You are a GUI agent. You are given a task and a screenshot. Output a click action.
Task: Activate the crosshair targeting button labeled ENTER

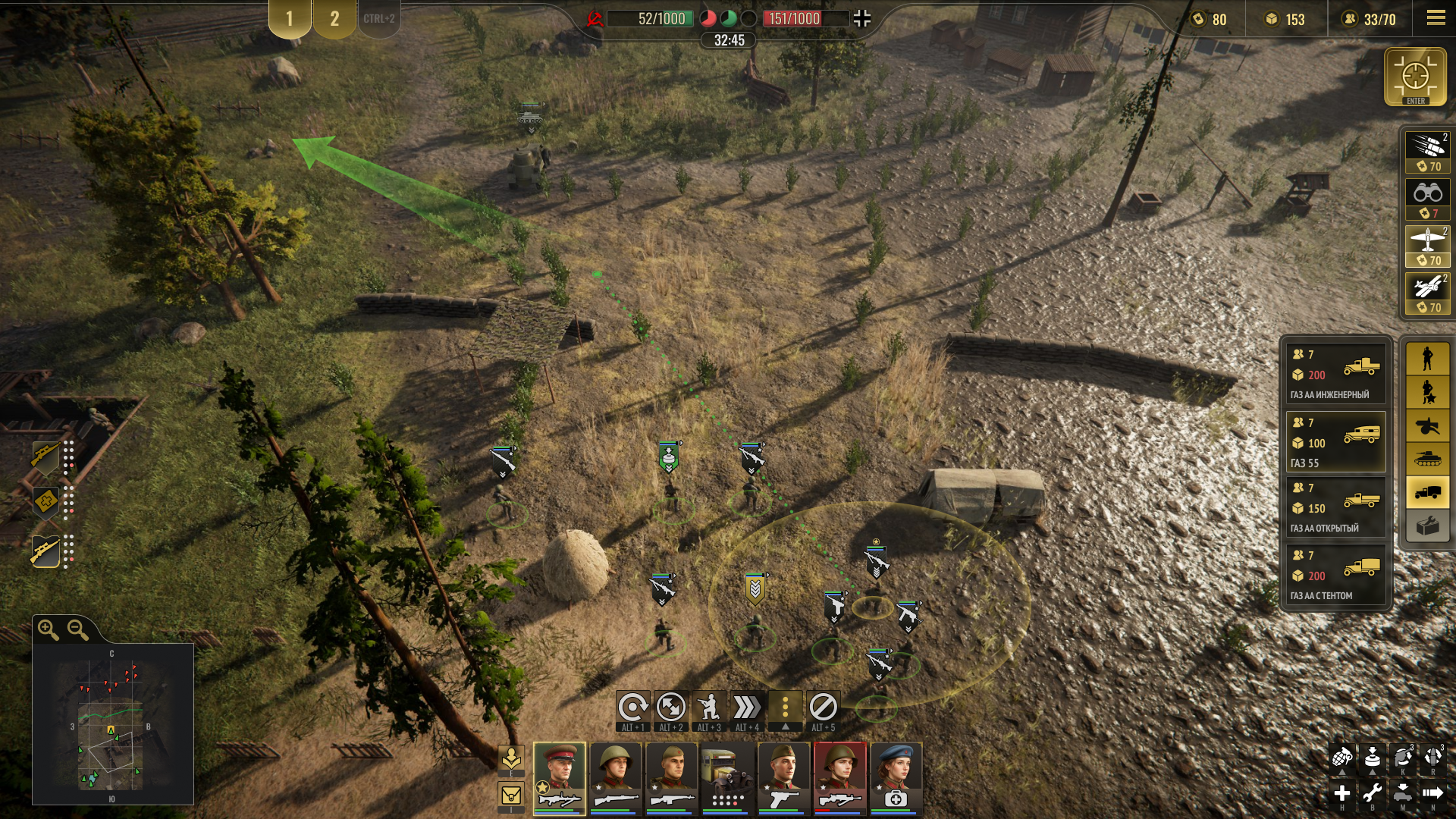tap(1415, 77)
